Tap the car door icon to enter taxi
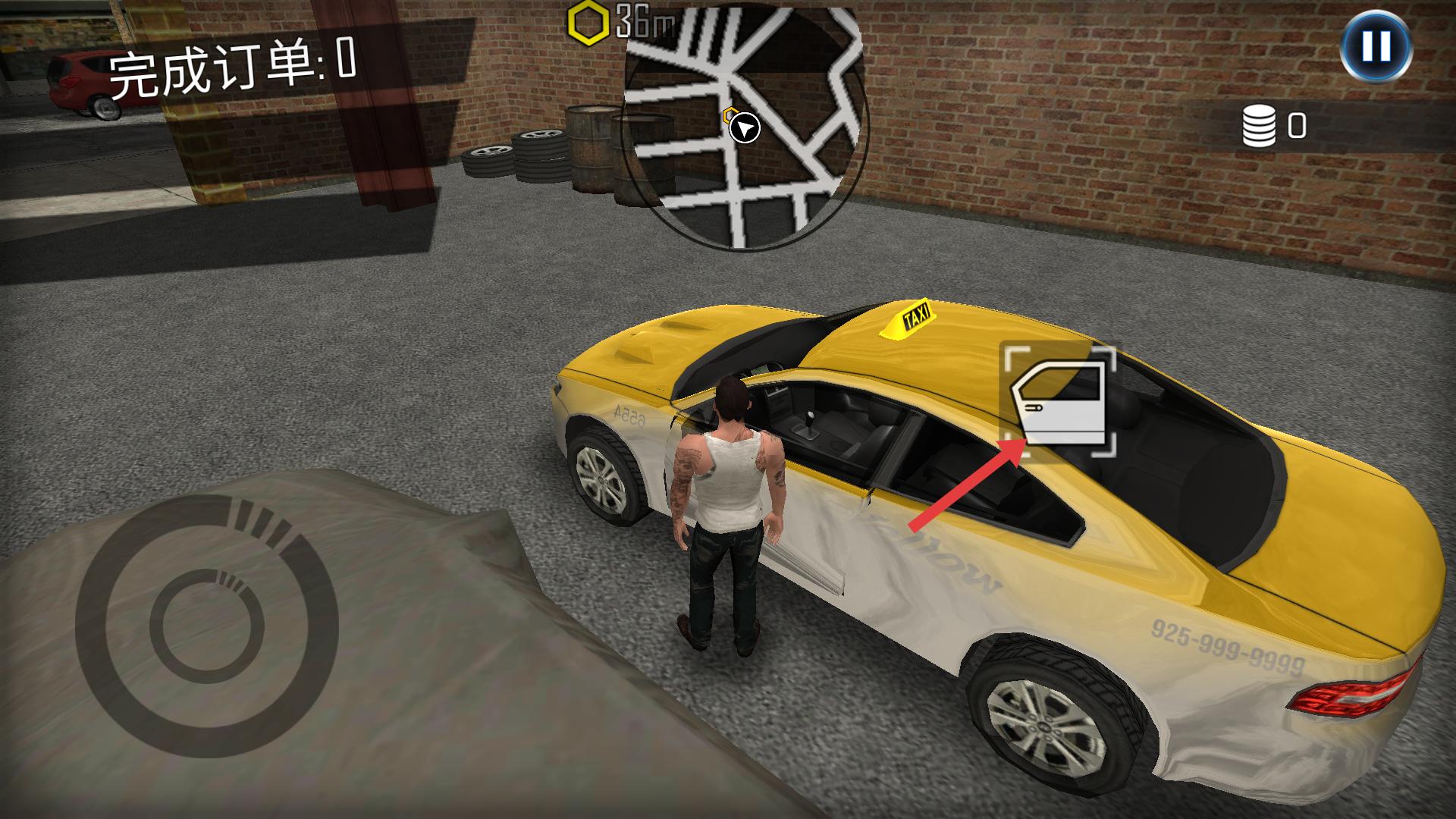The height and width of the screenshot is (819, 1456). pos(1059,402)
